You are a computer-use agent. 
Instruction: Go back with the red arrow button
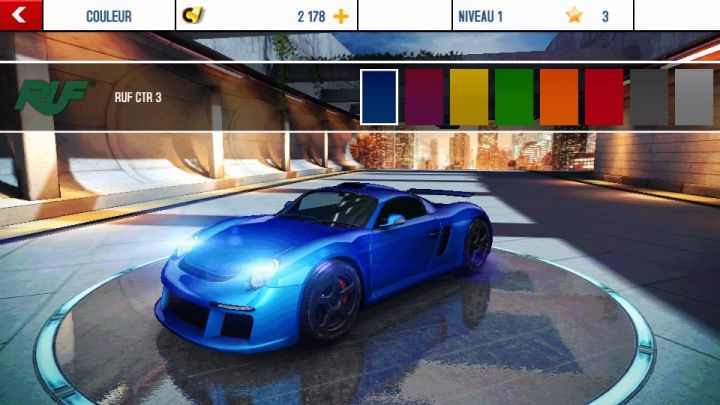coord(19,15)
